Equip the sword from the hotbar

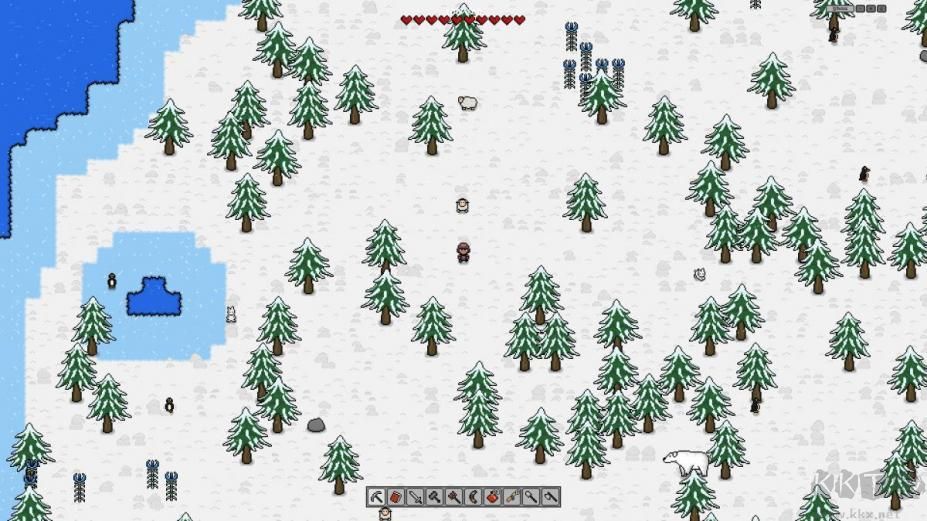[415, 497]
